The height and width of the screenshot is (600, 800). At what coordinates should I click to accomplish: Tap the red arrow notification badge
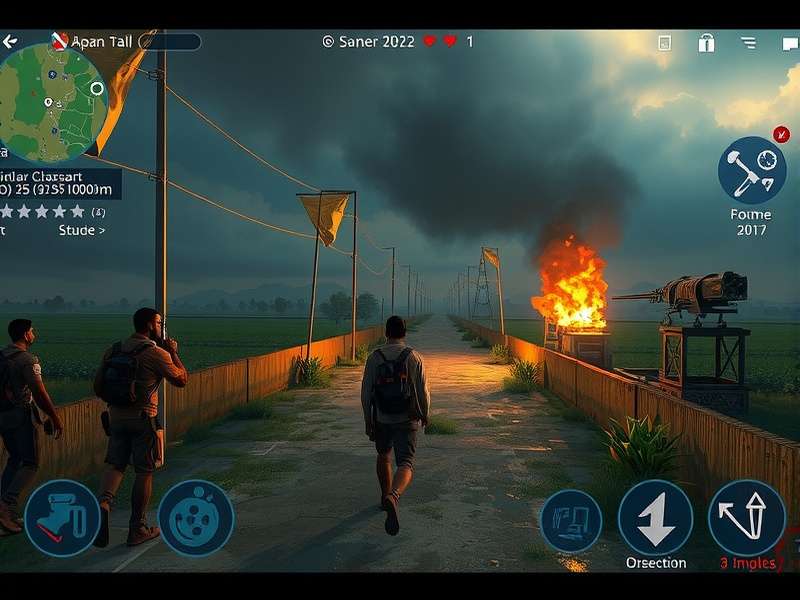[x=781, y=135]
